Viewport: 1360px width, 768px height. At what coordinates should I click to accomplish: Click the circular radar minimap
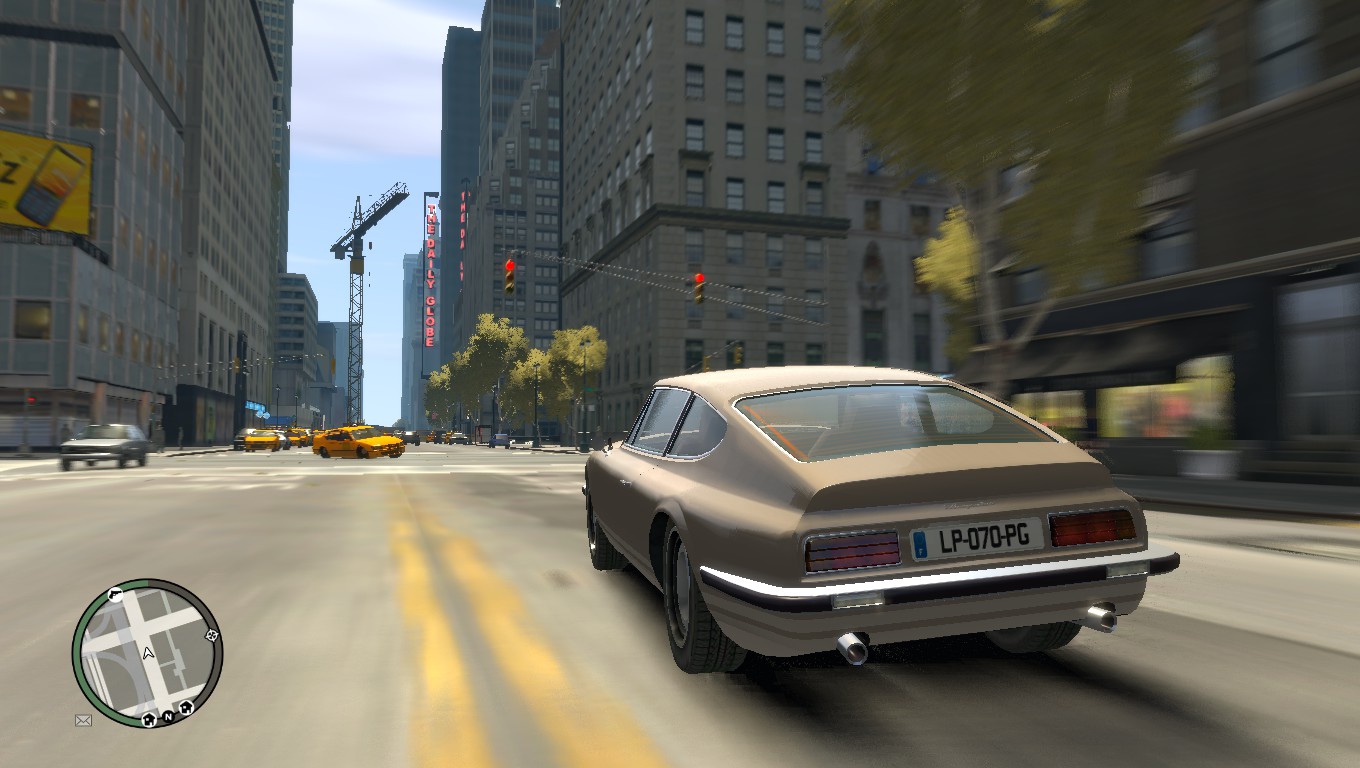147,652
